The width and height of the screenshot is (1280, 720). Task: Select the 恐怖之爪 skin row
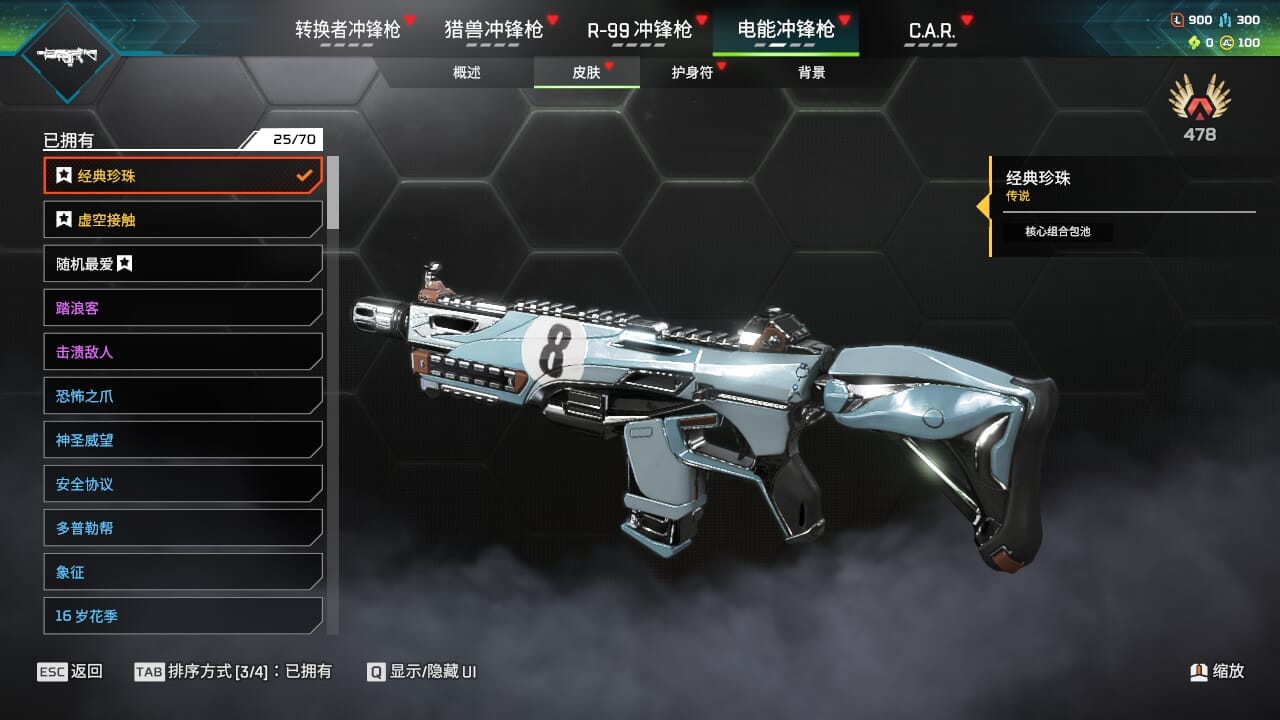tap(183, 396)
